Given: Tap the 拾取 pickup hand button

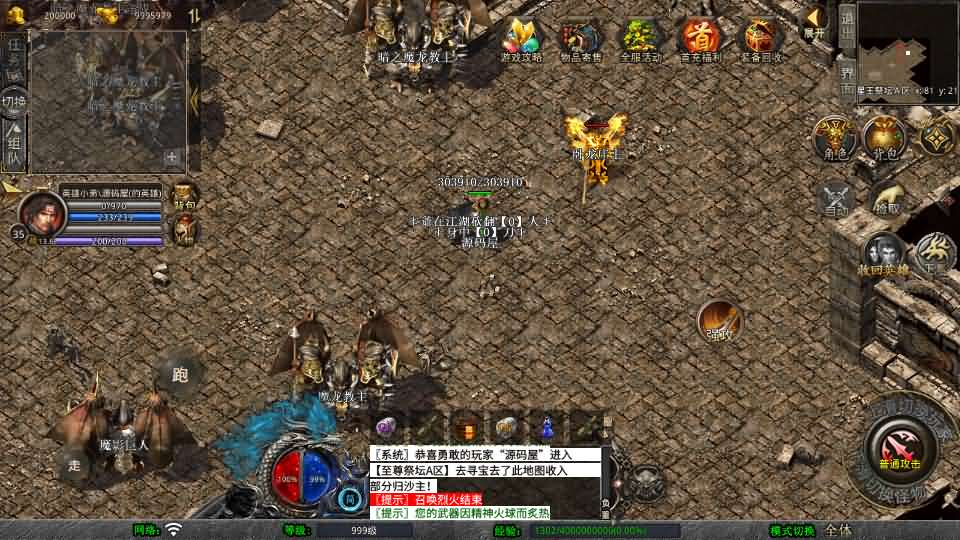Looking at the screenshot, I should pos(886,198).
